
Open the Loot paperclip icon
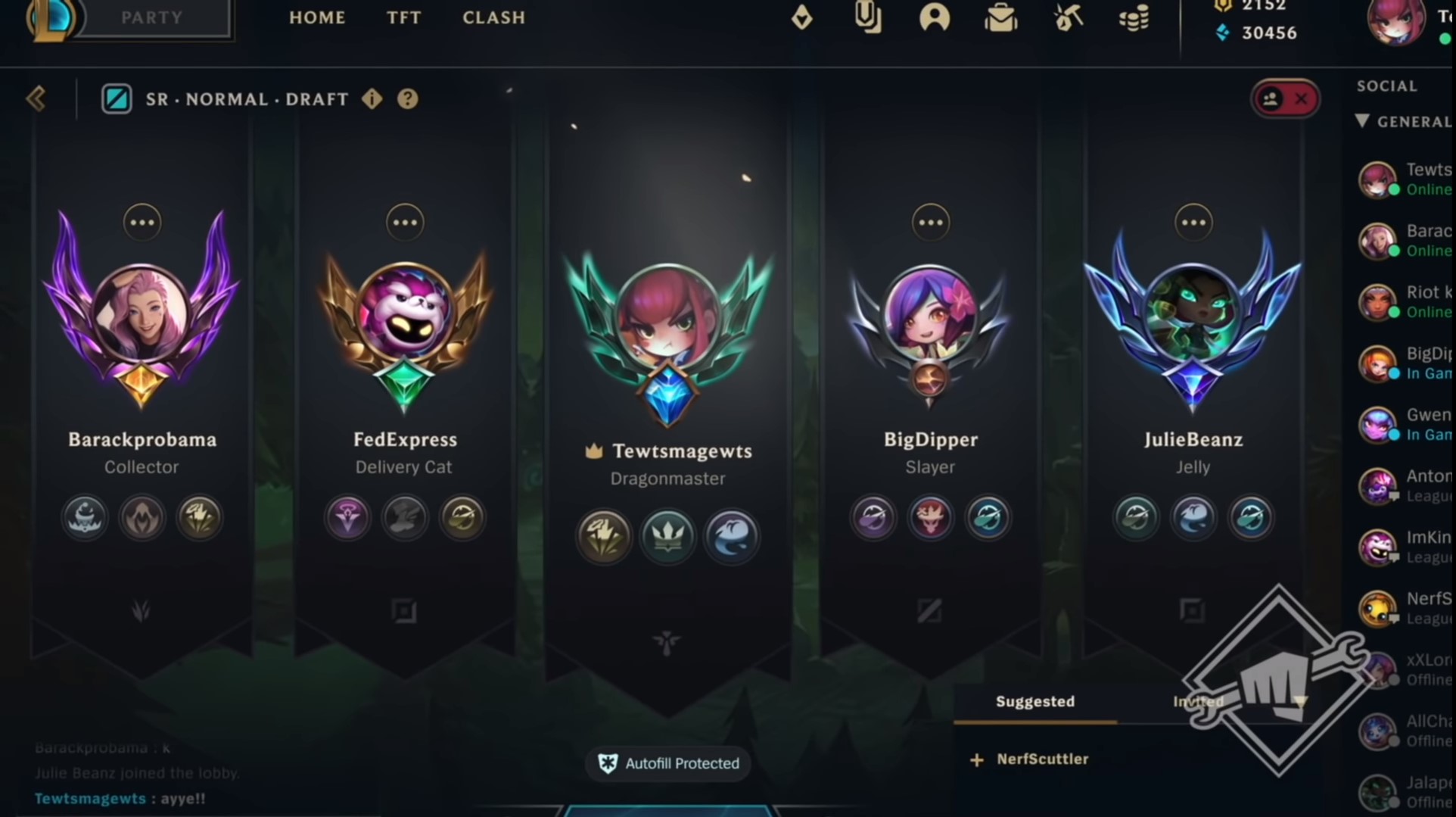[x=869, y=18]
